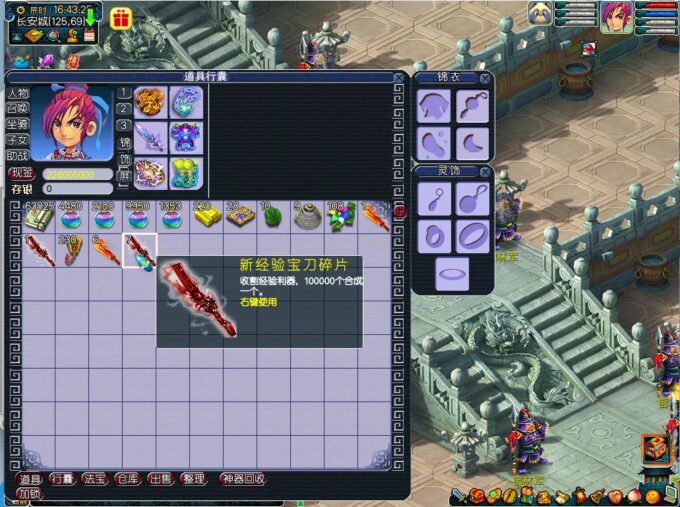This screenshot has width=680, height=507.
Task: Select the gold ingot item slot
Action: coord(205,216)
